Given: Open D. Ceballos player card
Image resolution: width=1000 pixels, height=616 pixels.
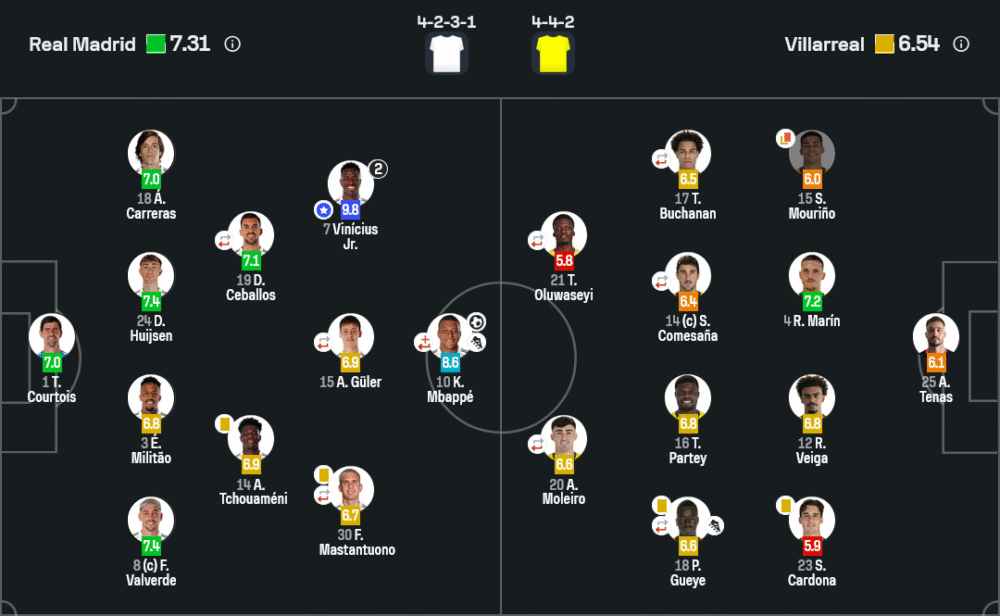Looking at the screenshot, I should pos(251,236).
